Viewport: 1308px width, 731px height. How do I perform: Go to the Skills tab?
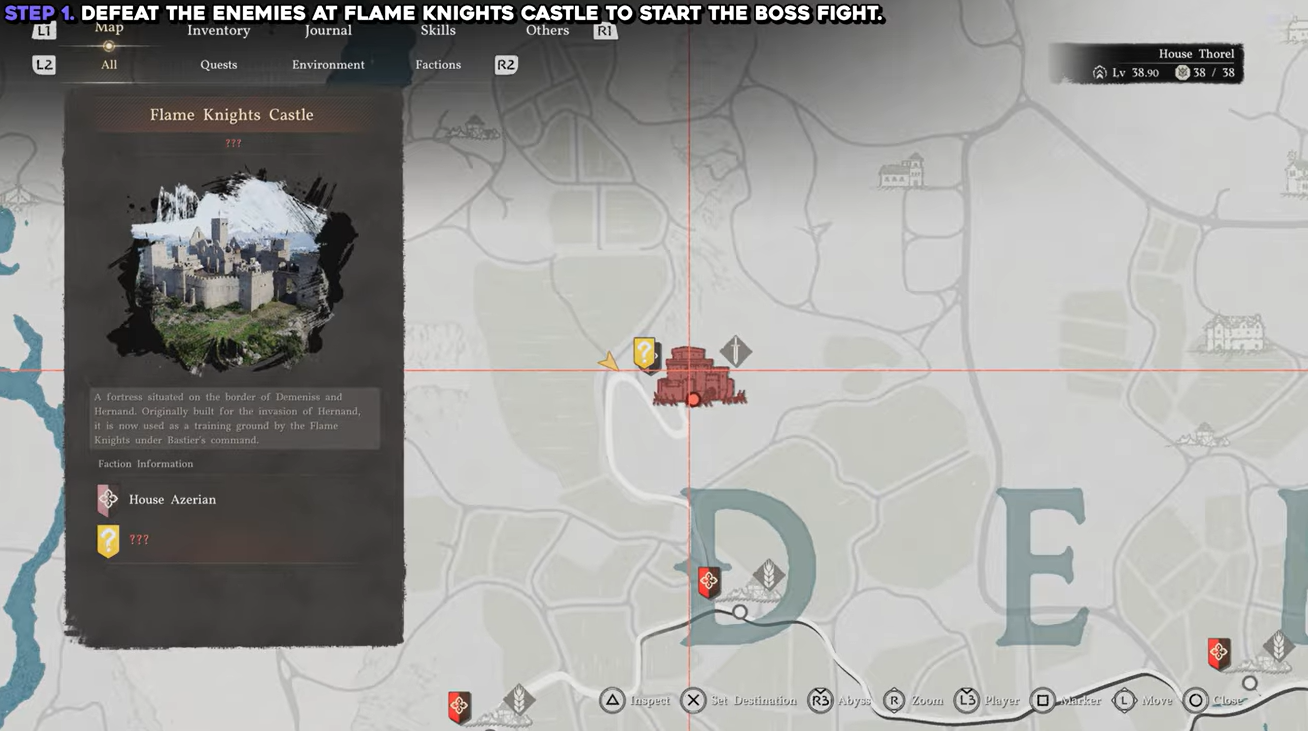click(438, 30)
